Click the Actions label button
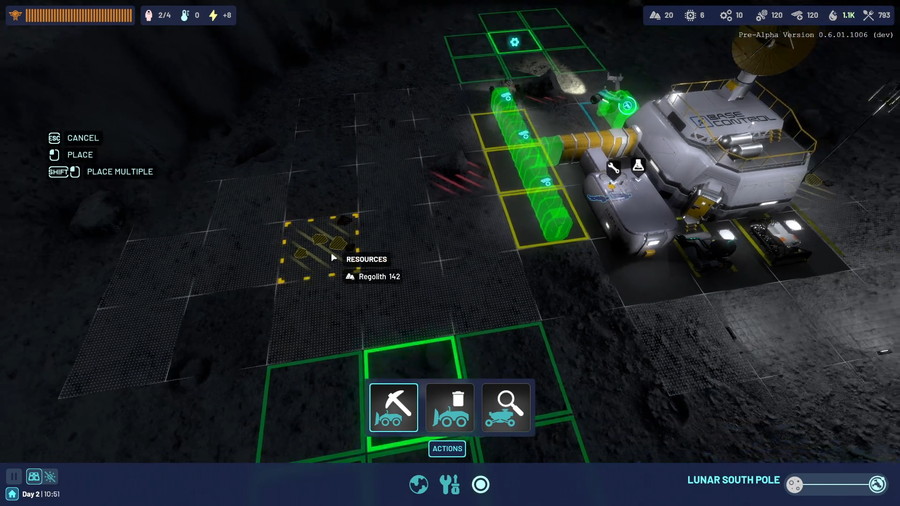Screen dimensions: 900x506 tap(447, 449)
